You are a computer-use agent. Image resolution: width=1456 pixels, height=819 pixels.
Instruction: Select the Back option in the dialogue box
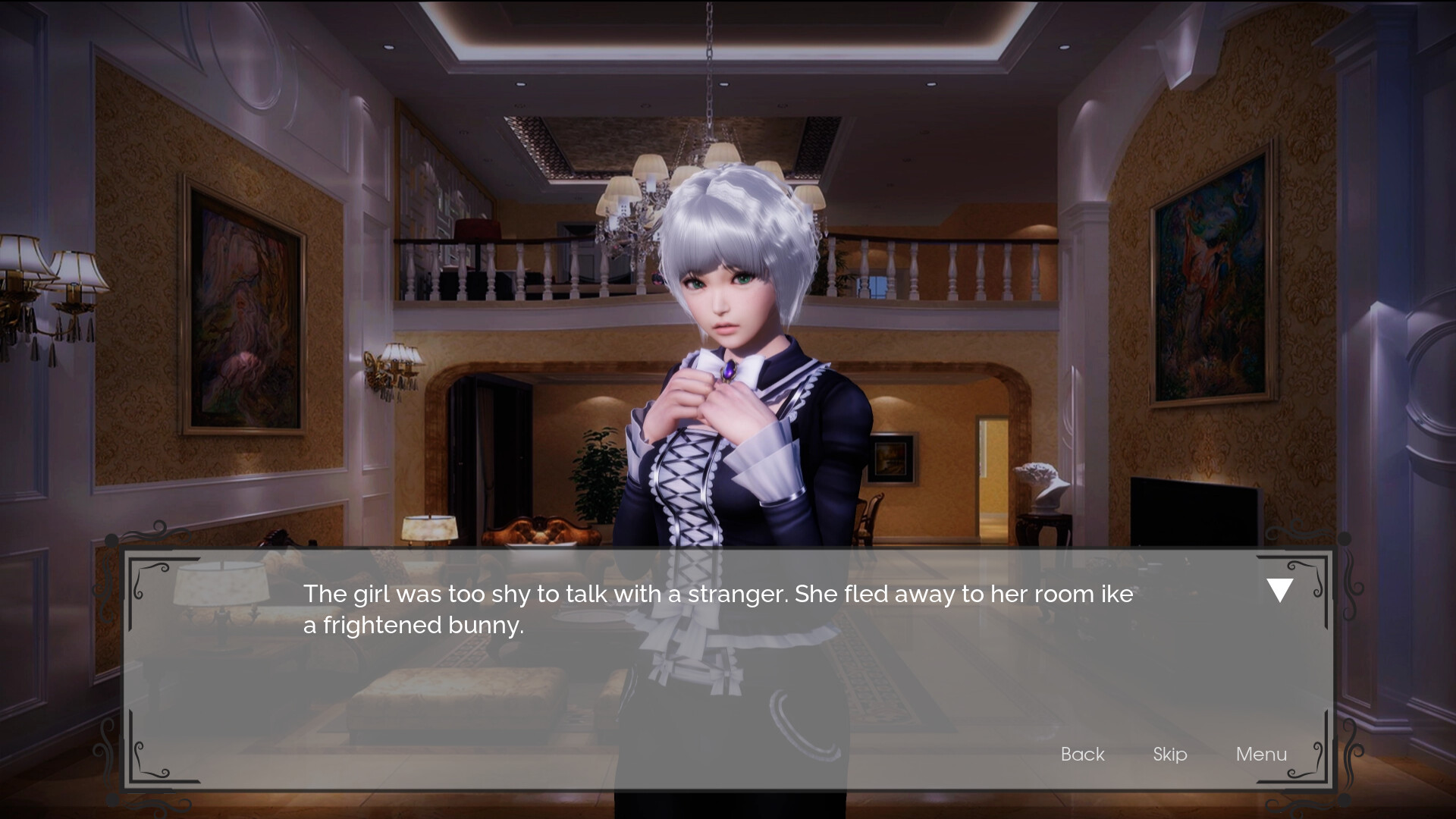(1081, 754)
